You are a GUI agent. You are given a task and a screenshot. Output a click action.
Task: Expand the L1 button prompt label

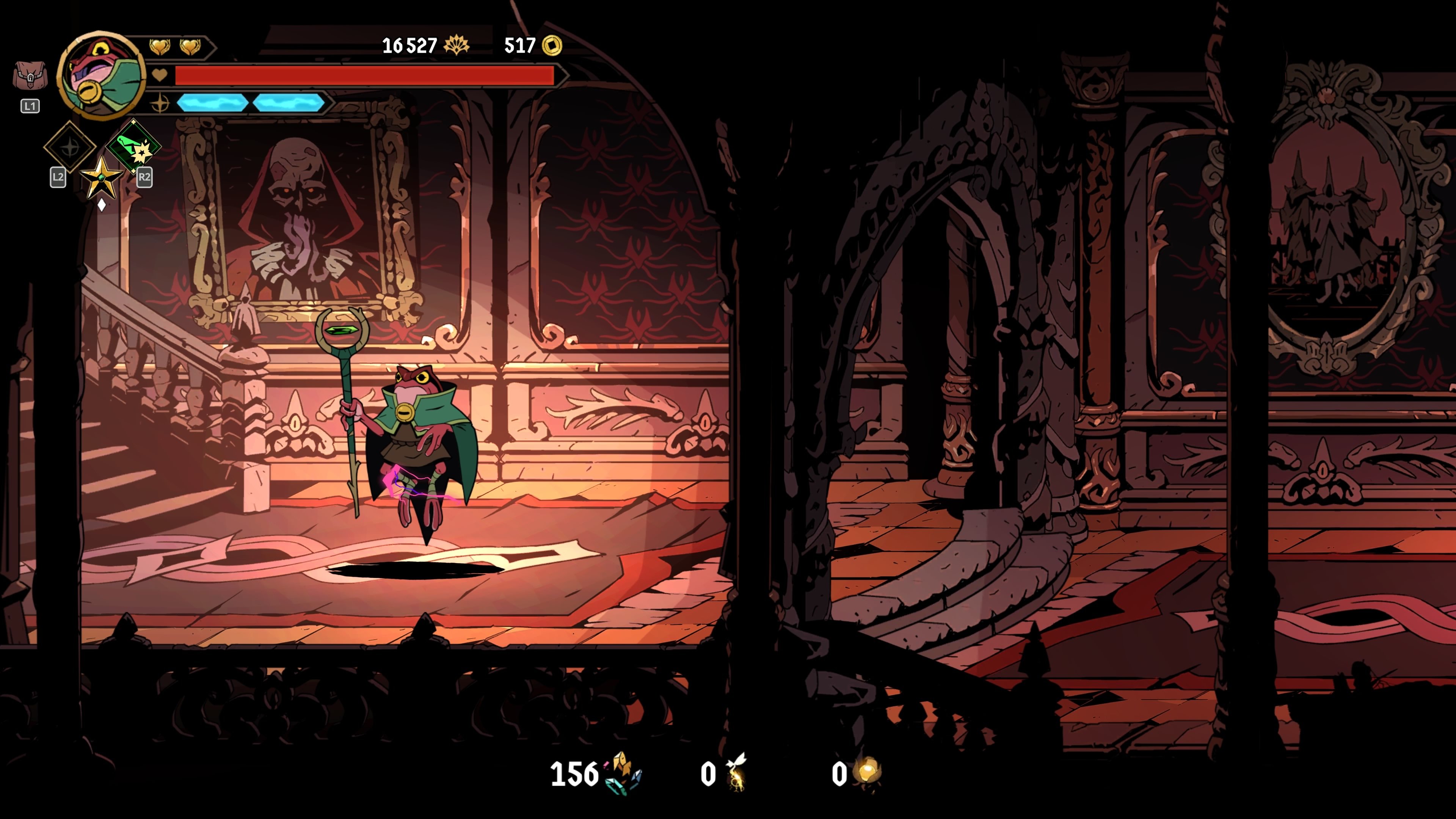coord(30,106)
